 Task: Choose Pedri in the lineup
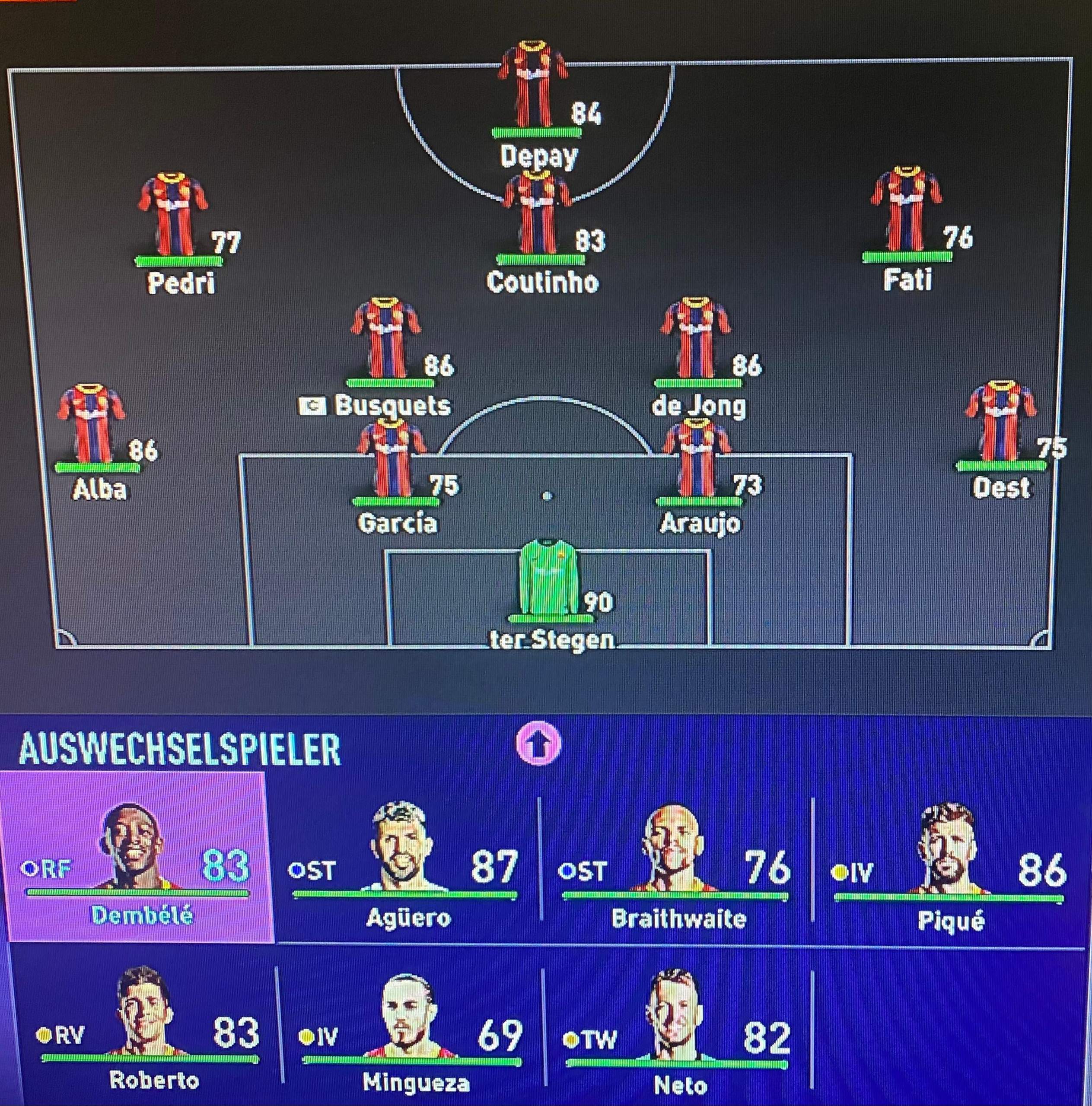point(173,215)
